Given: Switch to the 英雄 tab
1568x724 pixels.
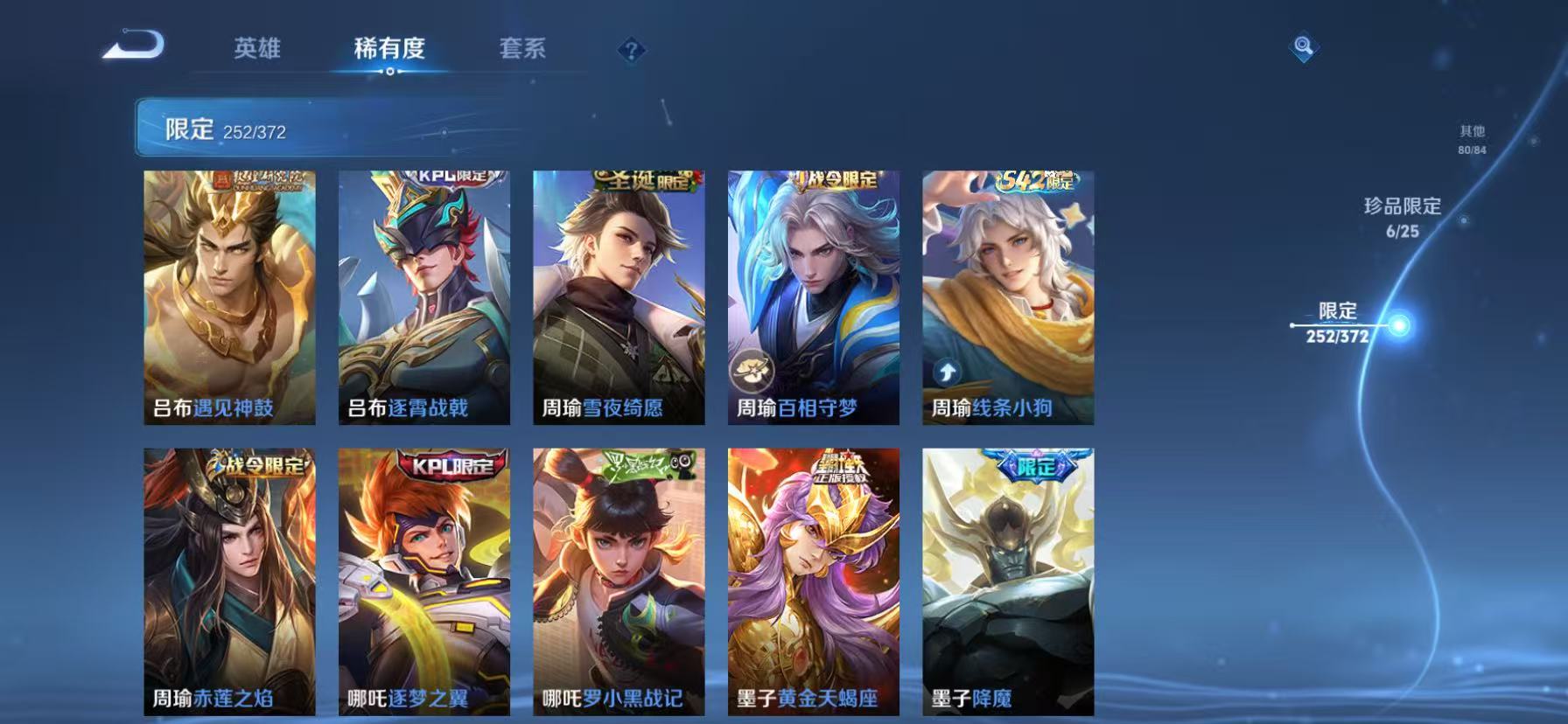Looking at the screenshot, I should point(255,51).
